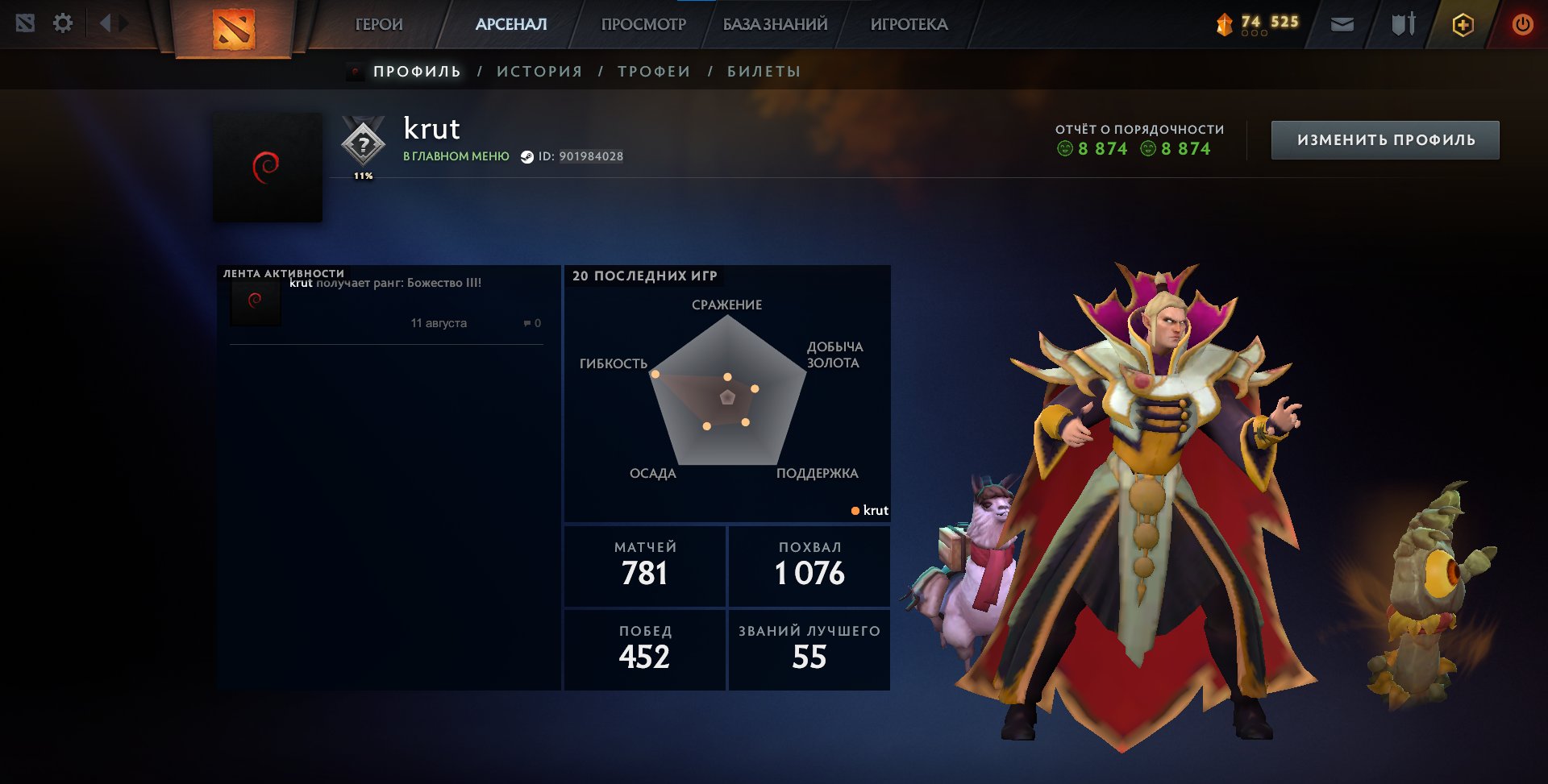
Task: Click the back arrow navigation button
Action: tap(105, 23)
